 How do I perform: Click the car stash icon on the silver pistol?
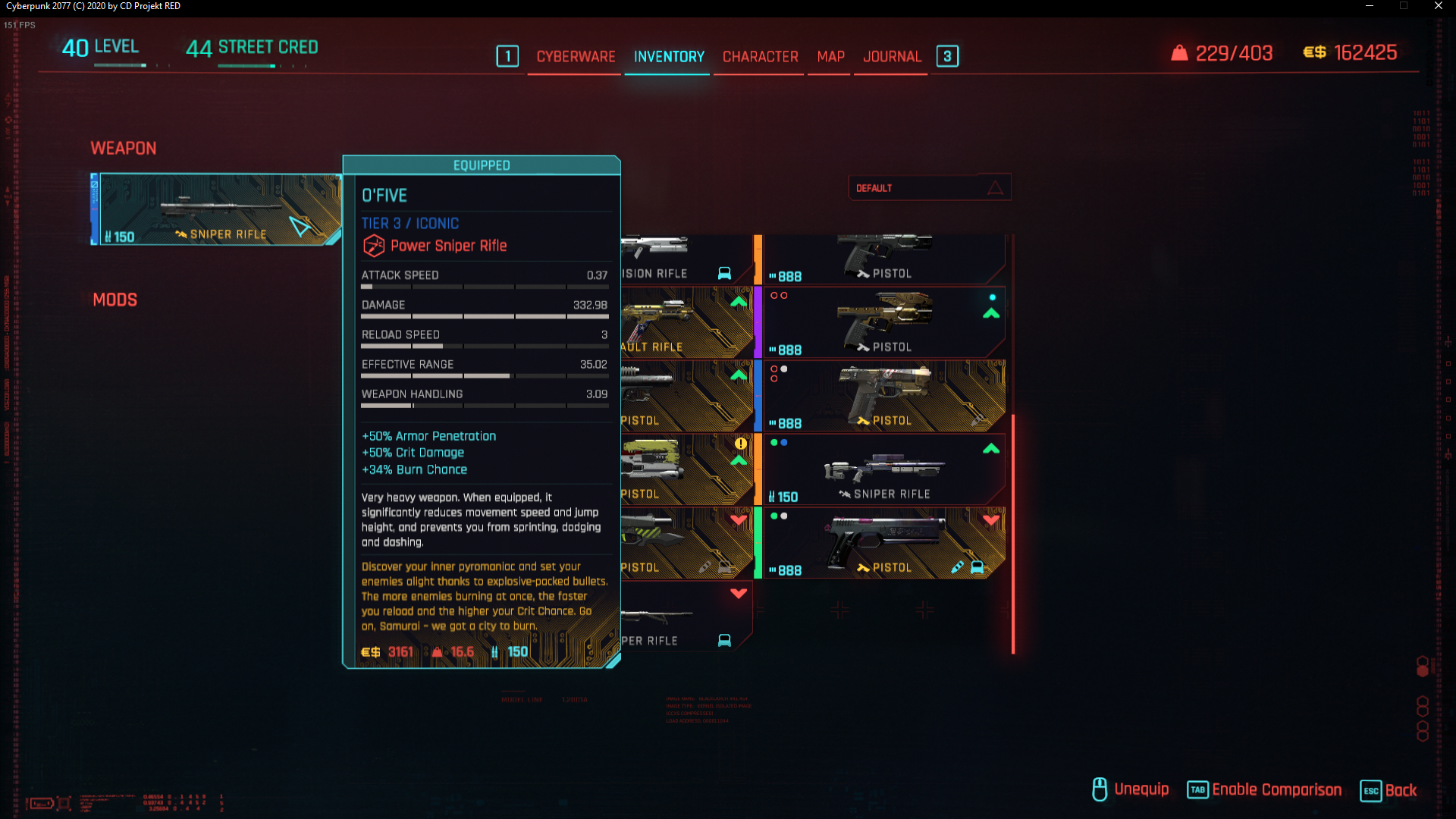976,567
